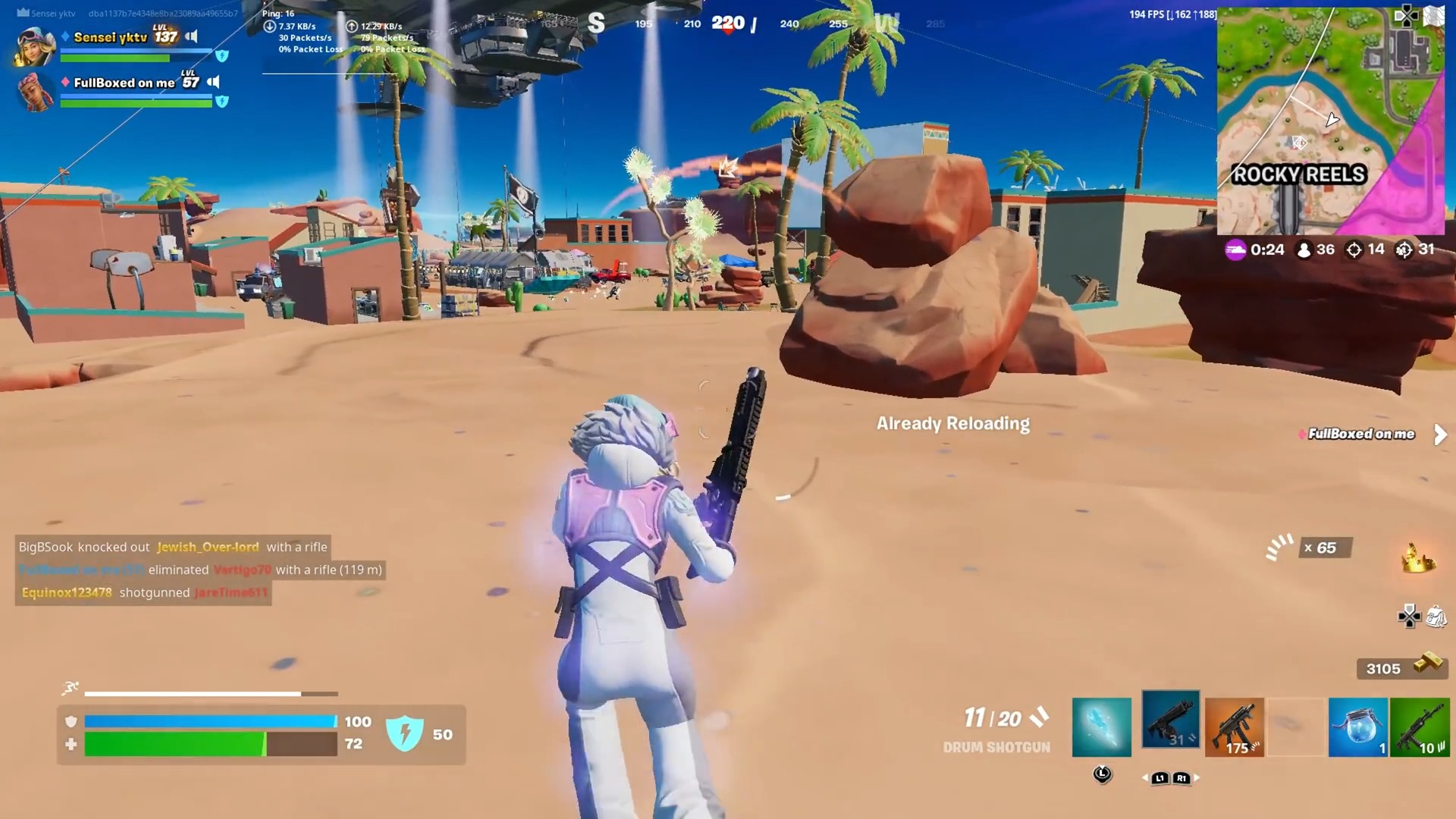Screen dimensions: 1456x819
Task: Select the Chug Splash slot
Action: pyautogui.click(x=1358, y=726)
